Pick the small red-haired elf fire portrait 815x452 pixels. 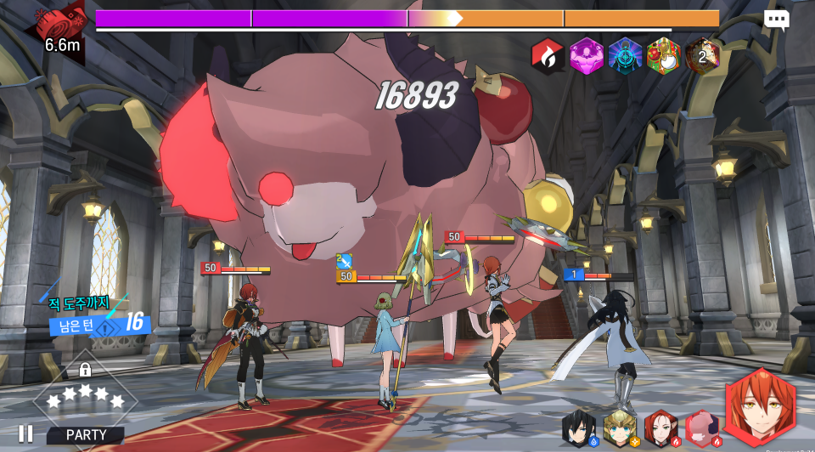[x=661, y=428]
